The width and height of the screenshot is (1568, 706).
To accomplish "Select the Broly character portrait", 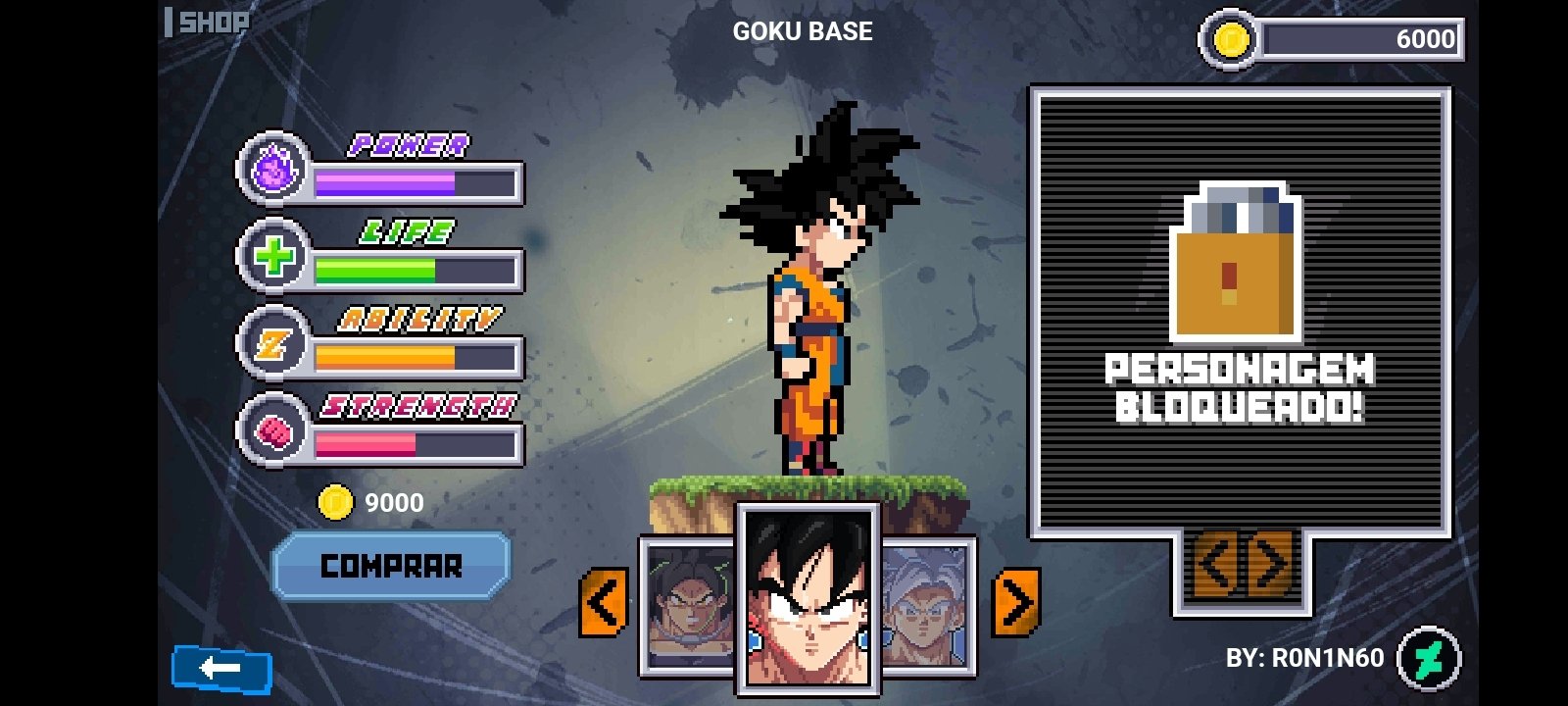I will [x=690, y=606].
